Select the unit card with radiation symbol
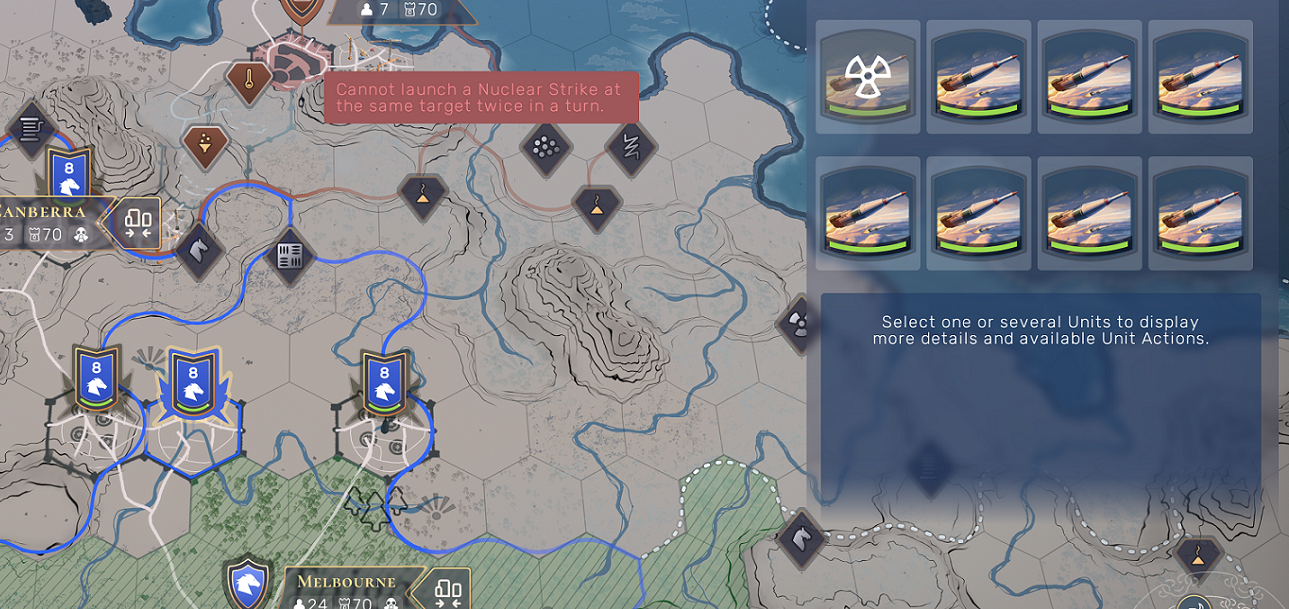Screen dimensions: 1289x609 click(867, 77)
